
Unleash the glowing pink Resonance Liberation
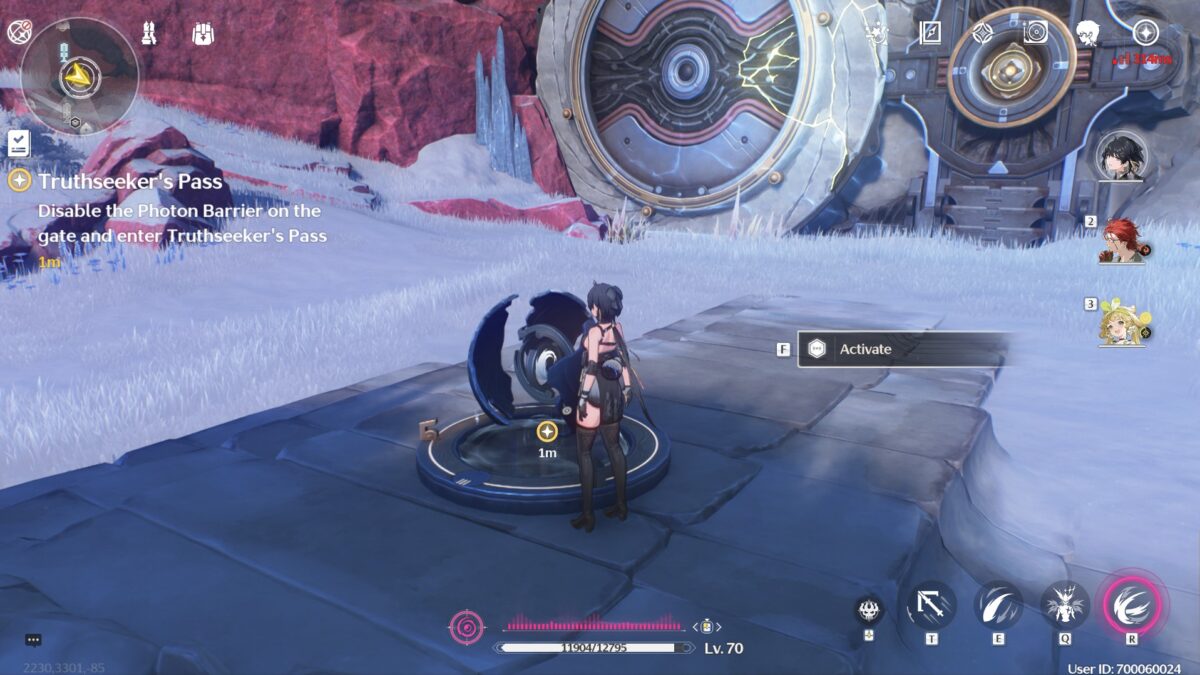[1132, 605]
